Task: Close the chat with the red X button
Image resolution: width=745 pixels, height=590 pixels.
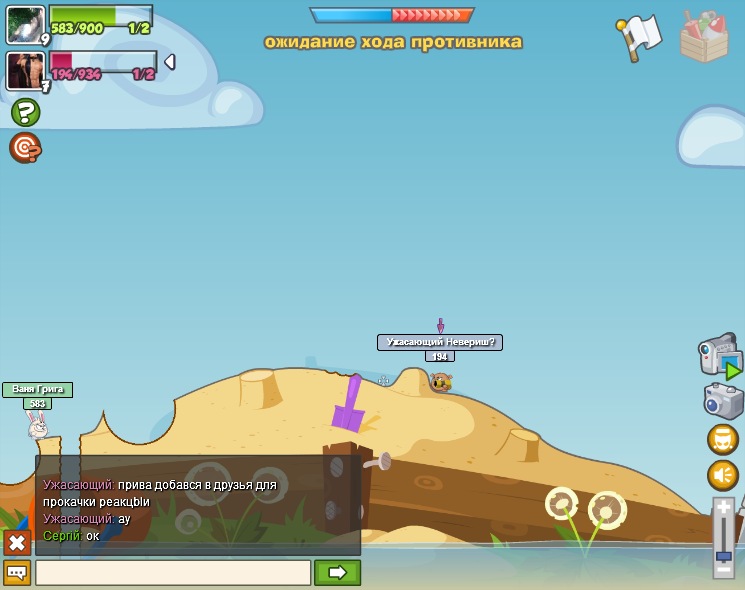Action: (17, 543)
